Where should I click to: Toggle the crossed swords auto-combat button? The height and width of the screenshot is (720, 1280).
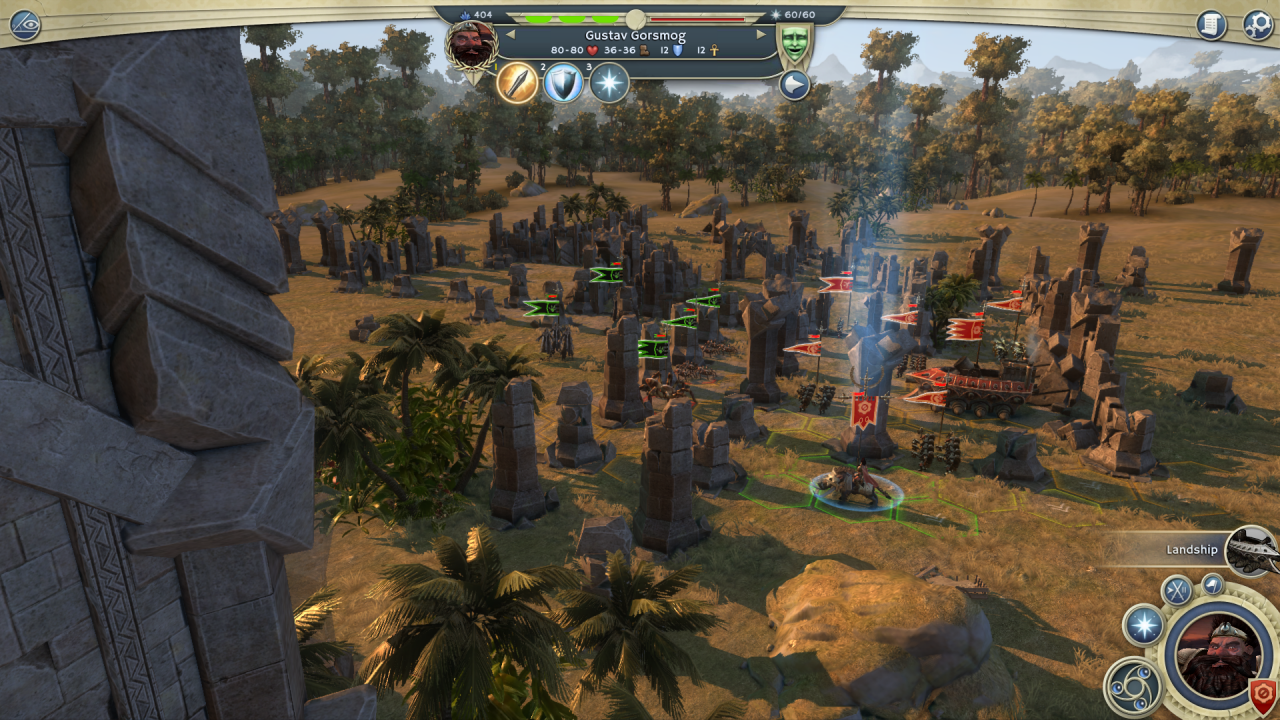coord(1177,590)
